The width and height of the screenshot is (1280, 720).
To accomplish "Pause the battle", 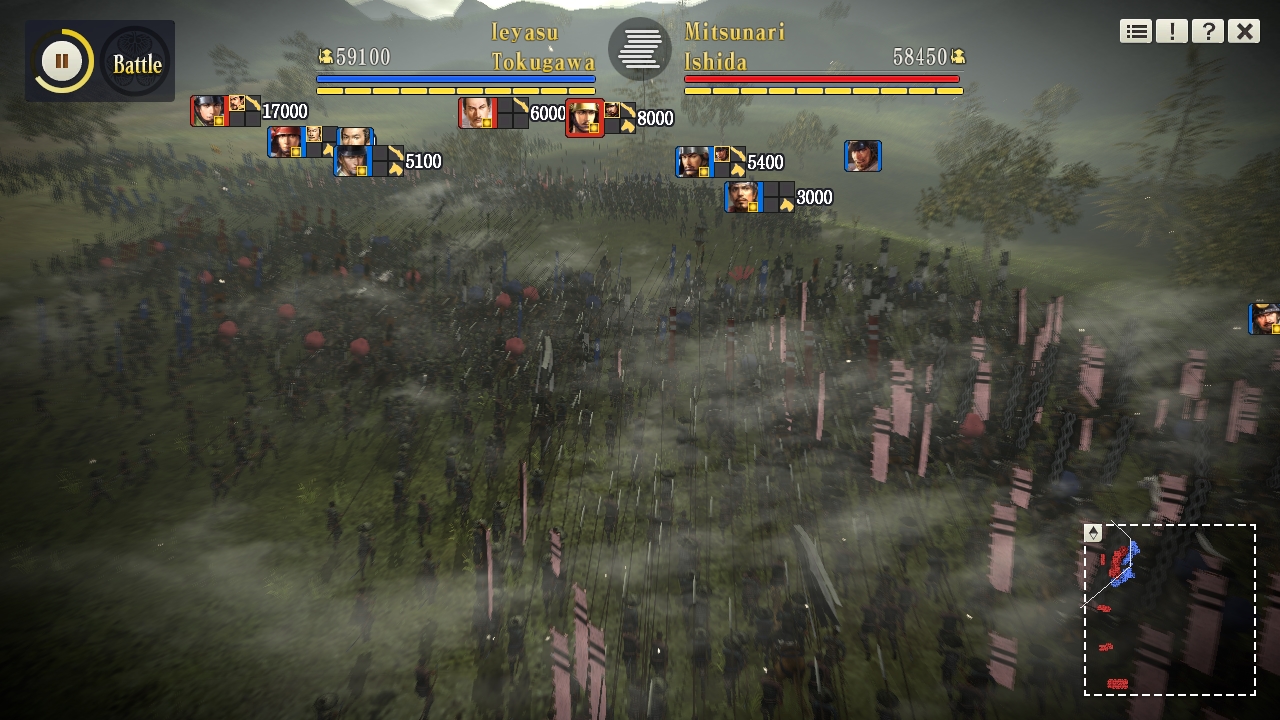I will tap(60, 60).
